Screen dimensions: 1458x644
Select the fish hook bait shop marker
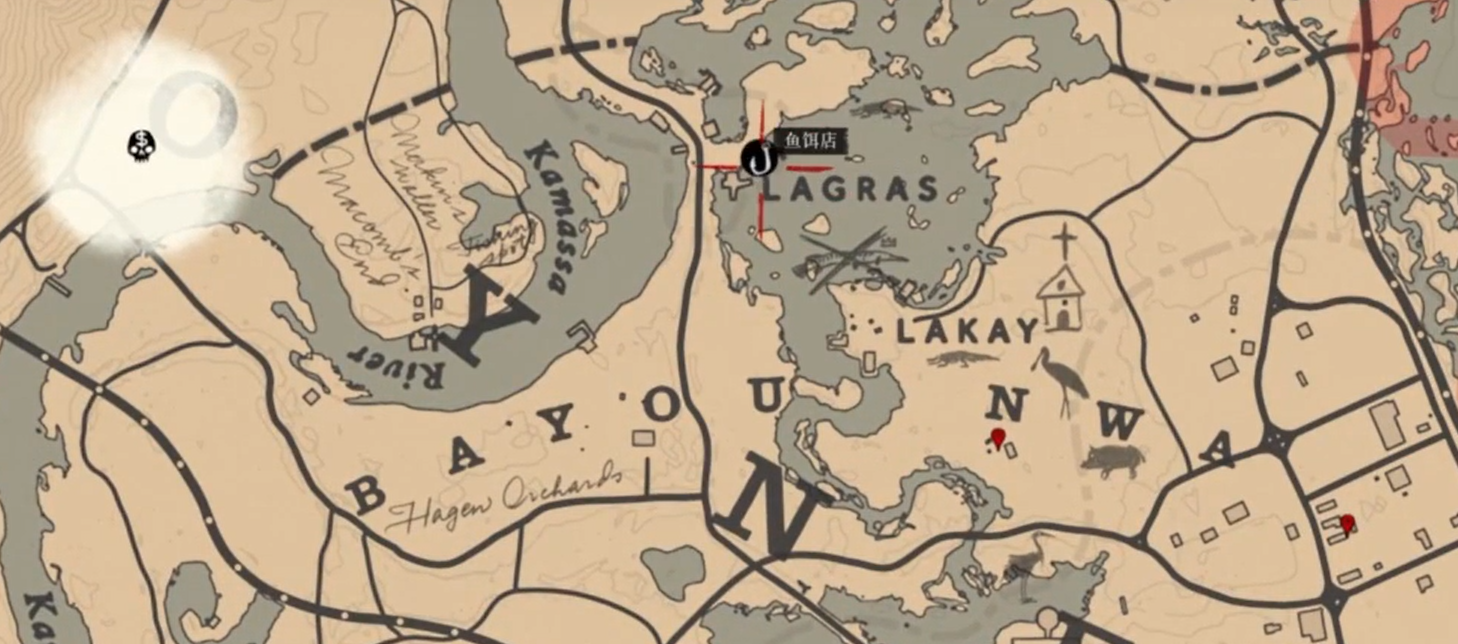[x=758, y=157]
